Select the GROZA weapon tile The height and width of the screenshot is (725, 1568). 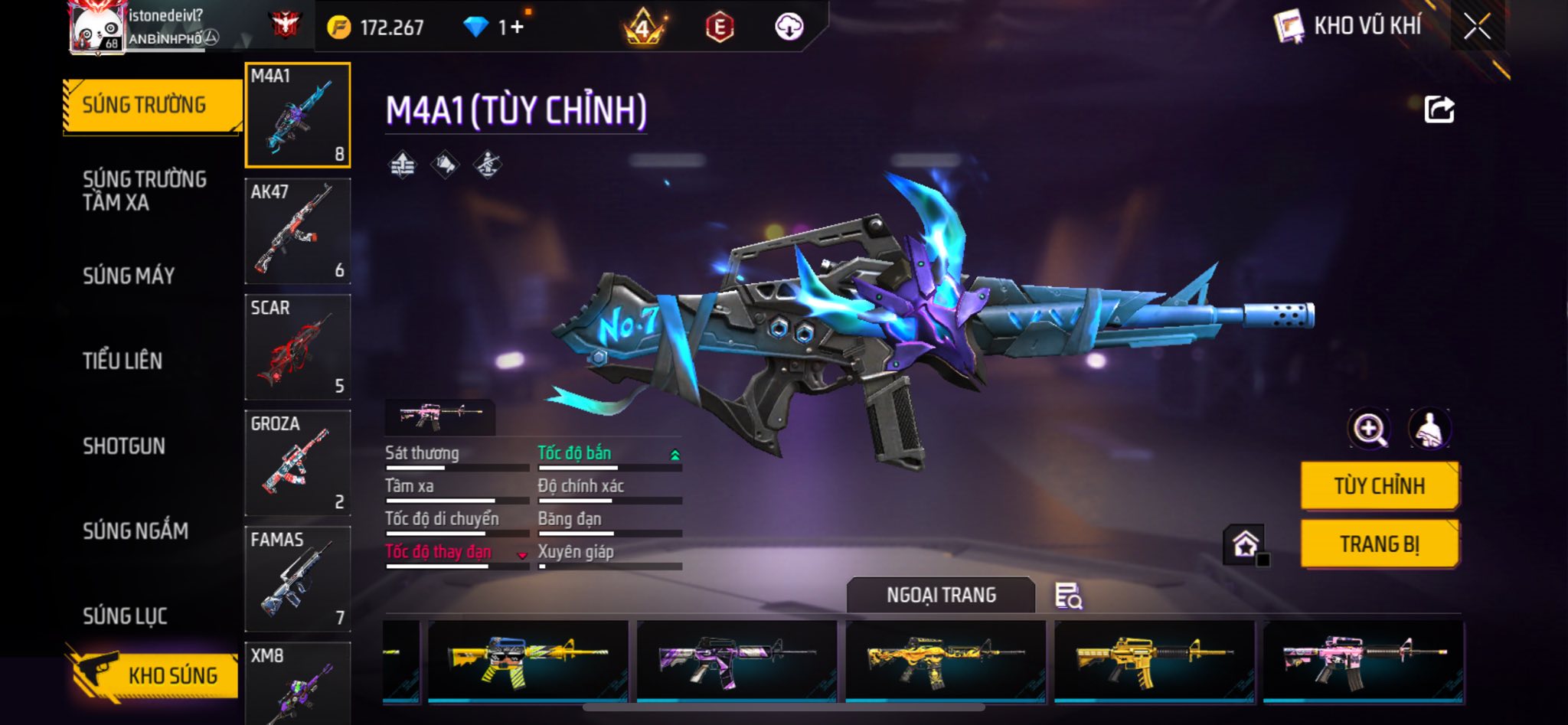298,462
